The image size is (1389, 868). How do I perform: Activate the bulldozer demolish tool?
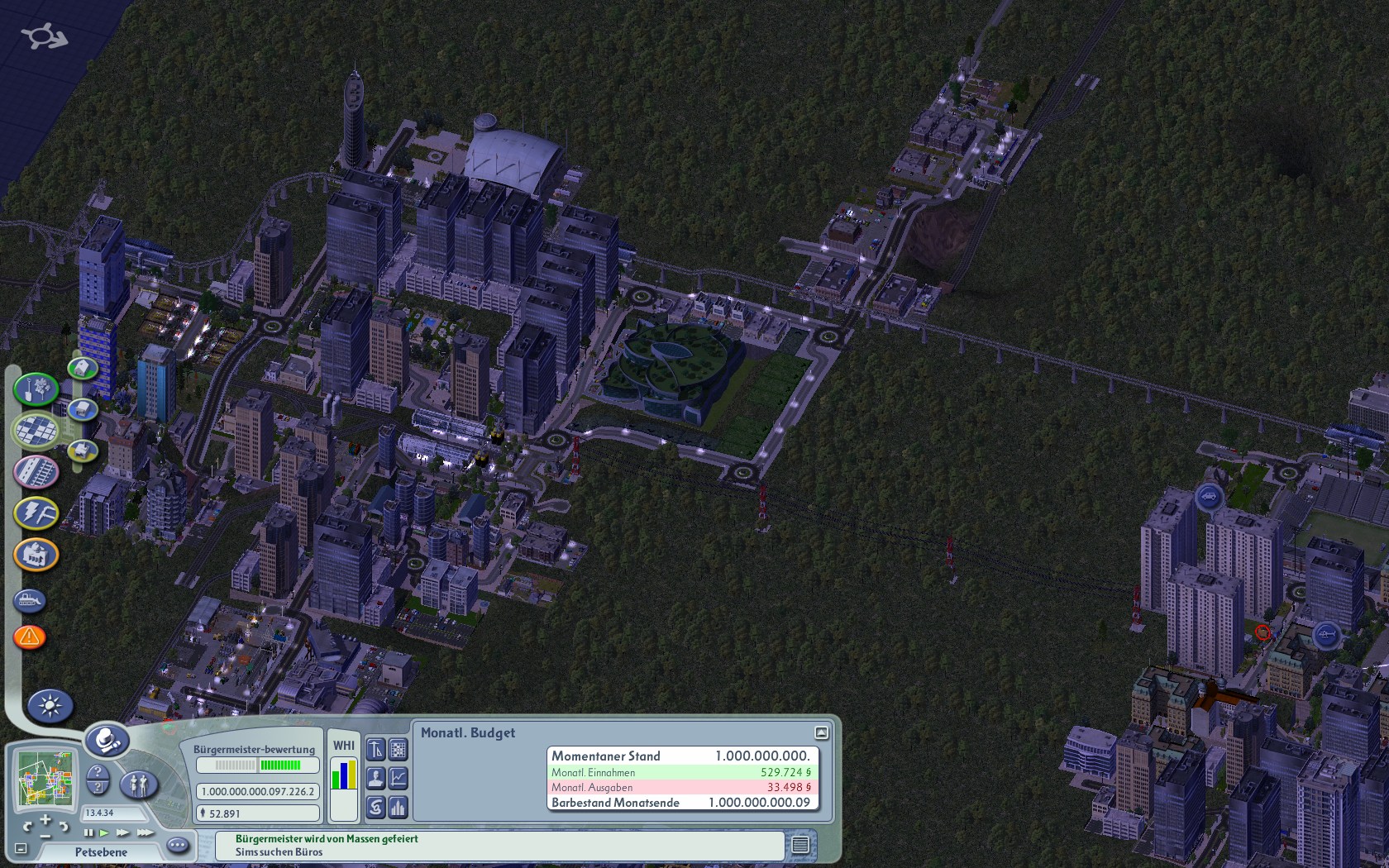pyautogui.click(x=30, y=600)
